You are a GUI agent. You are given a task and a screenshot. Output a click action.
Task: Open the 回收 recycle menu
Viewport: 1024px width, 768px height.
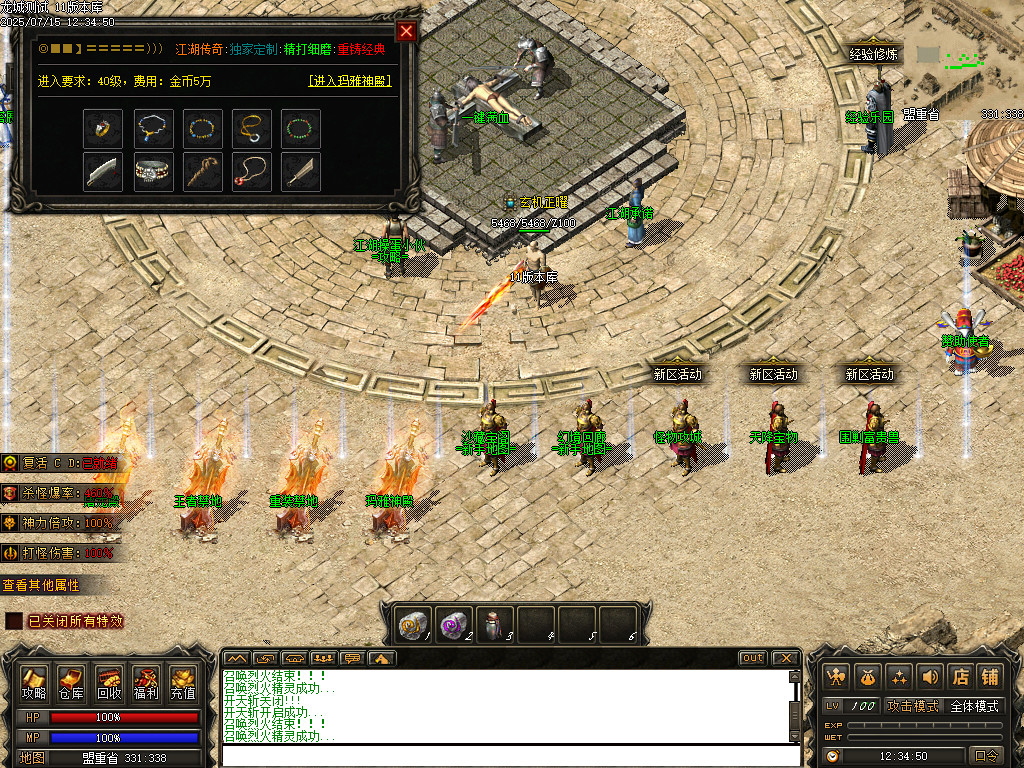tap(109, 682)
